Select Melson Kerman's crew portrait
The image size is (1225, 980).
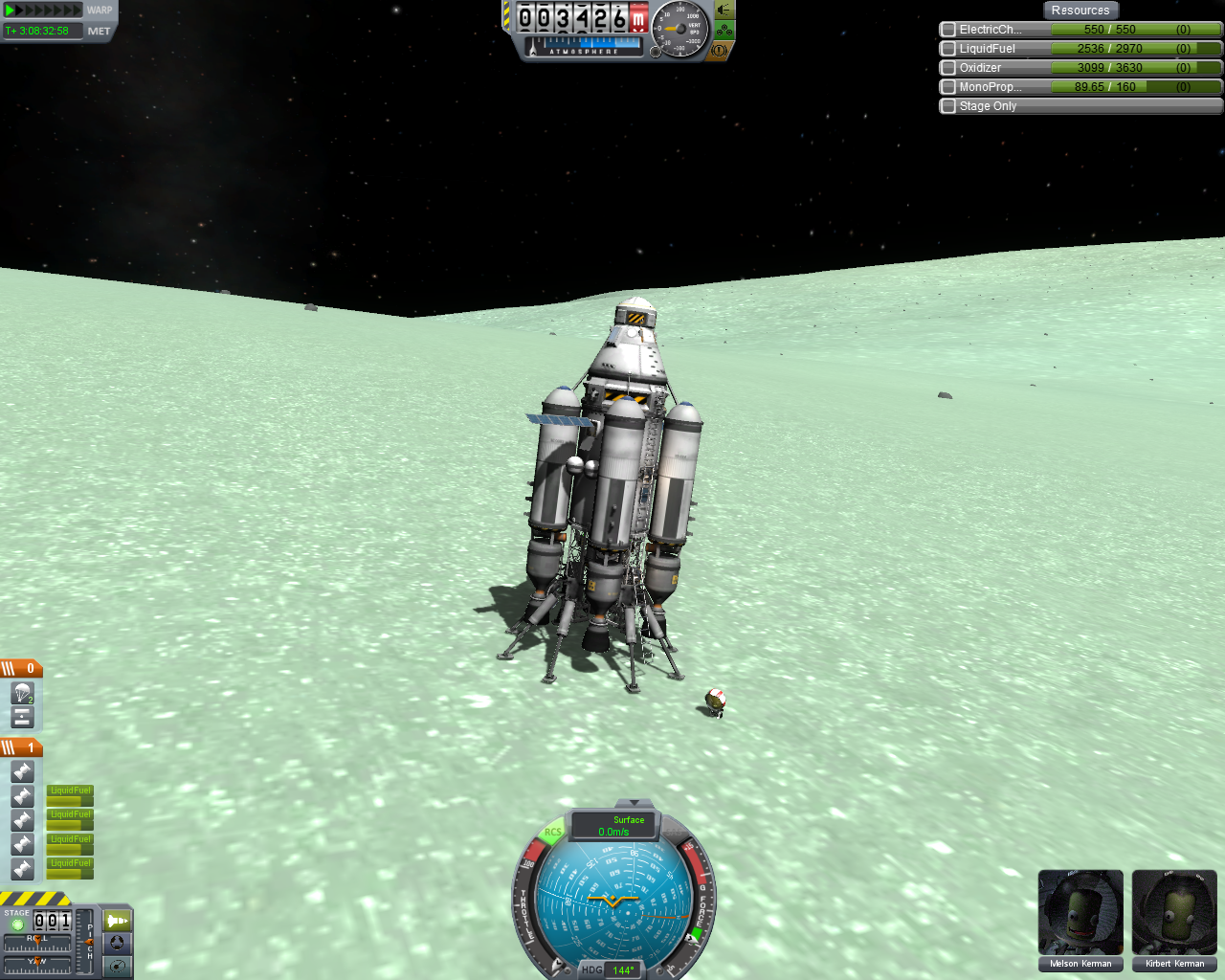(x=1080, y=913)
